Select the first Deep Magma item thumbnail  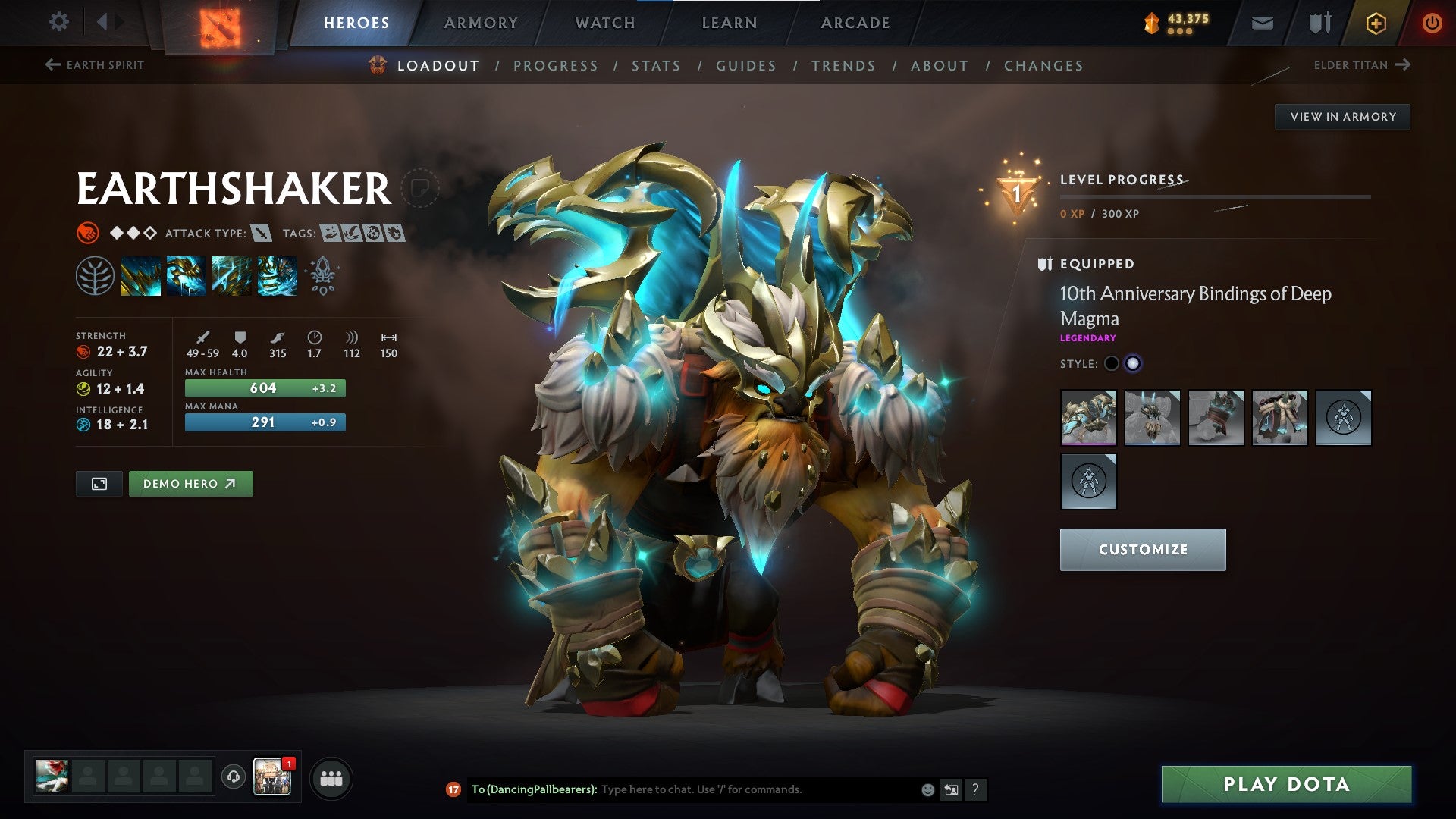pyautogui.click(x=1088, y=418)
